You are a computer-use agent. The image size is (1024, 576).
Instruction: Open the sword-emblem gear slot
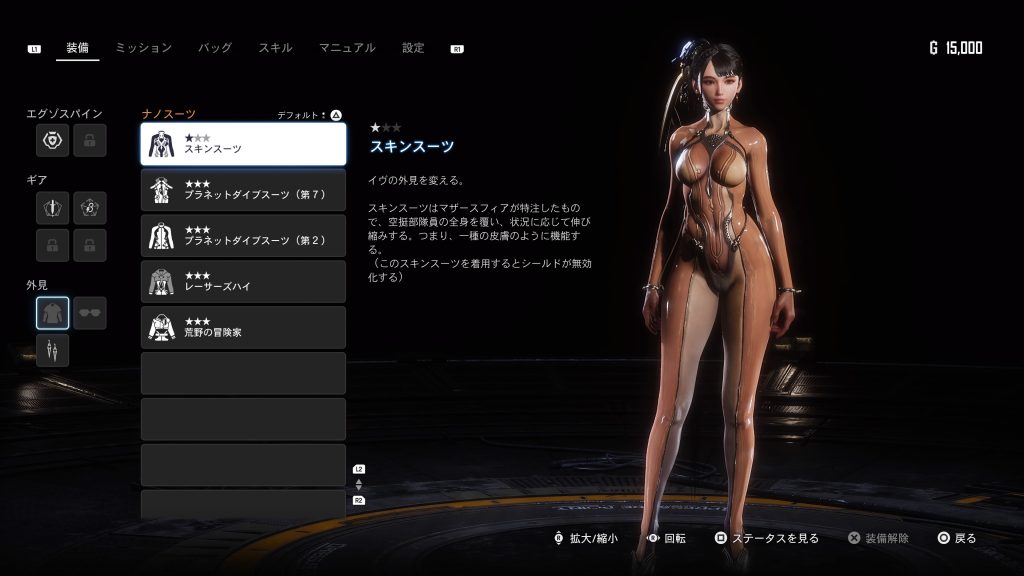[x=53, y=208]
